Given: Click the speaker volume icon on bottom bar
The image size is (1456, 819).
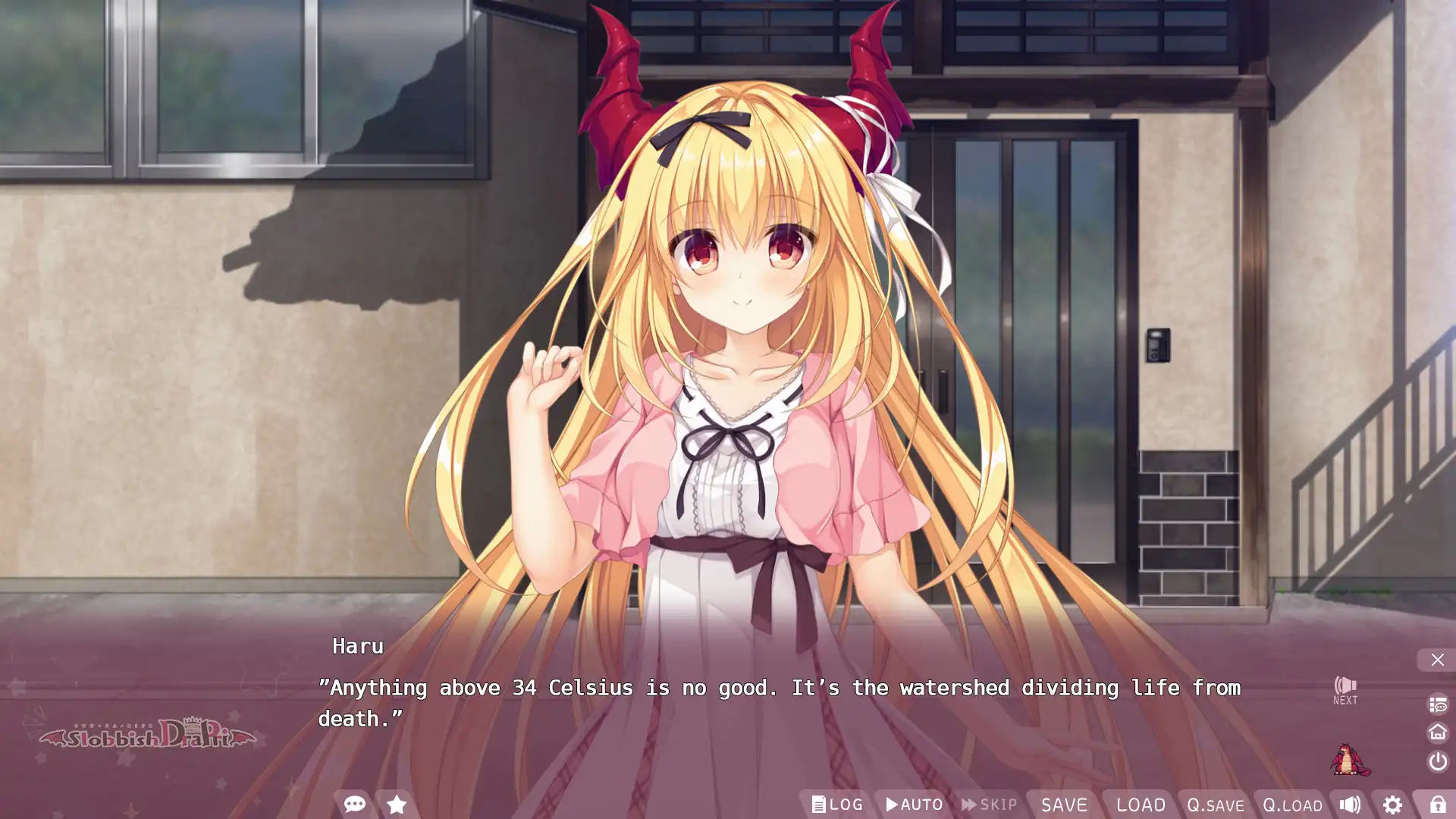Looking at the screenshot, I should [x=1351, y=805].
